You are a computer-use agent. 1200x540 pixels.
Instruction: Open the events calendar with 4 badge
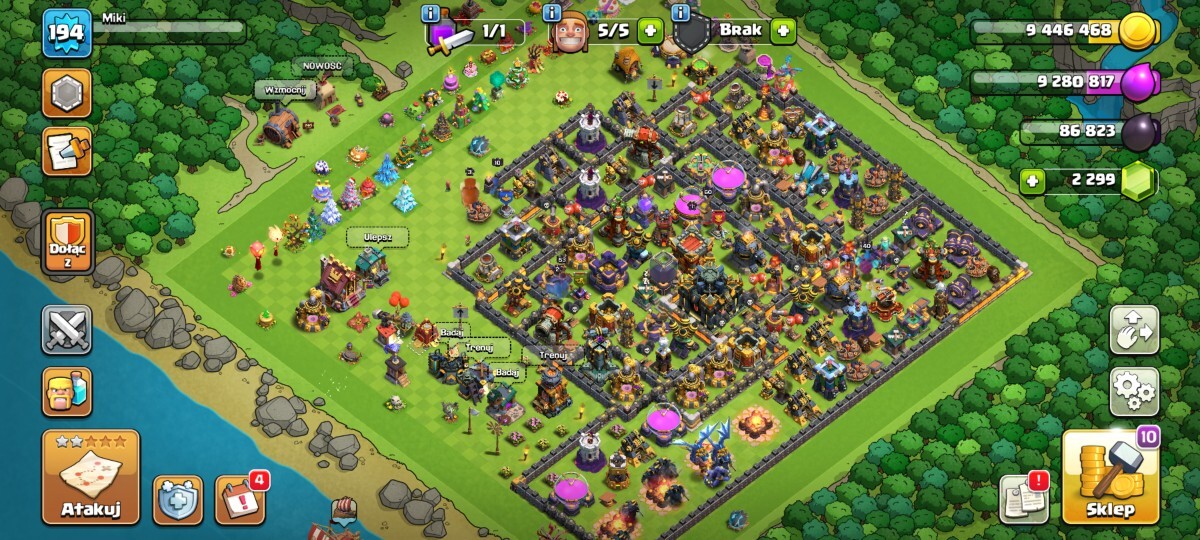[240, 499]
